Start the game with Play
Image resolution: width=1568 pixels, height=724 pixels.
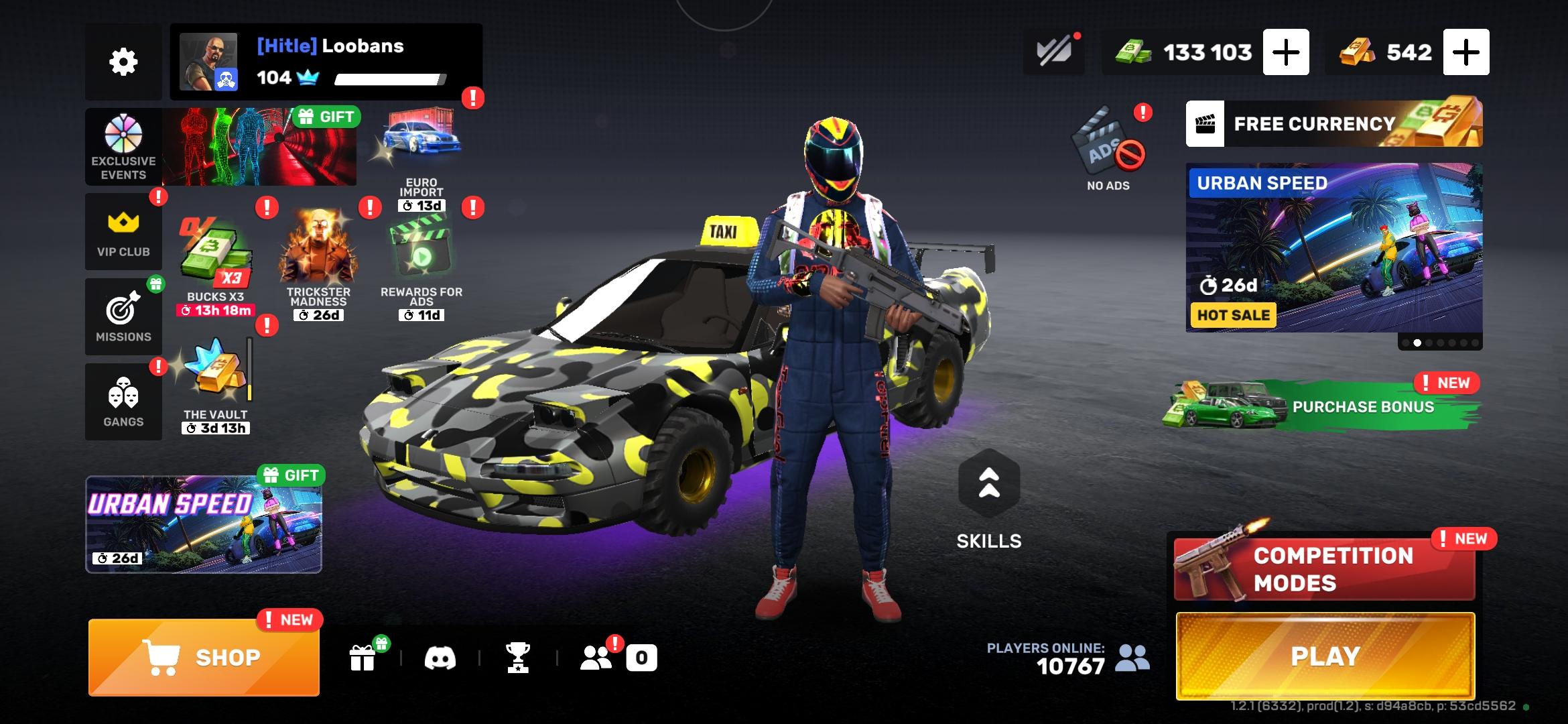pos(1325,656)
